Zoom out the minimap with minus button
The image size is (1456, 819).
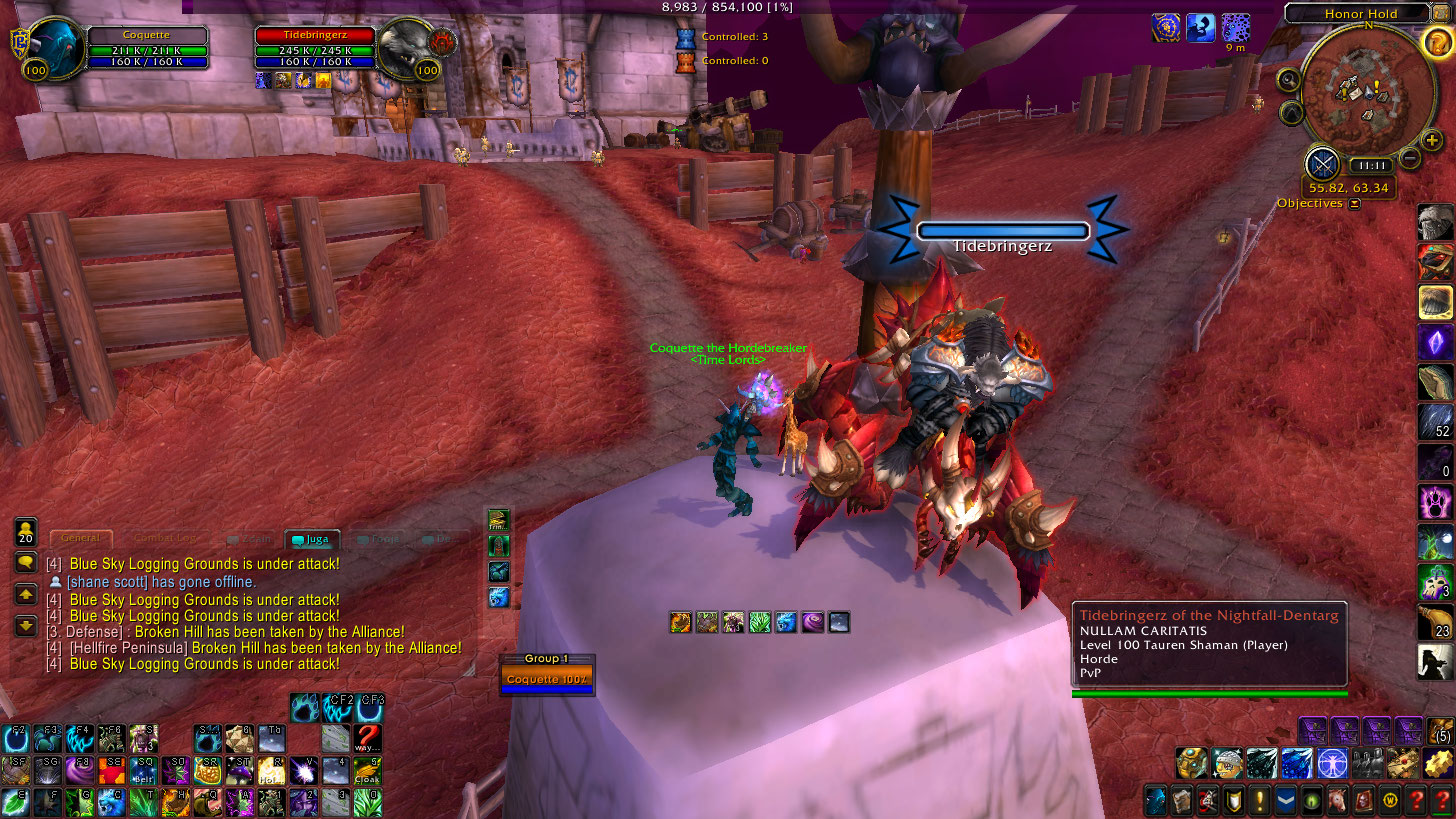click(1410, 157)
